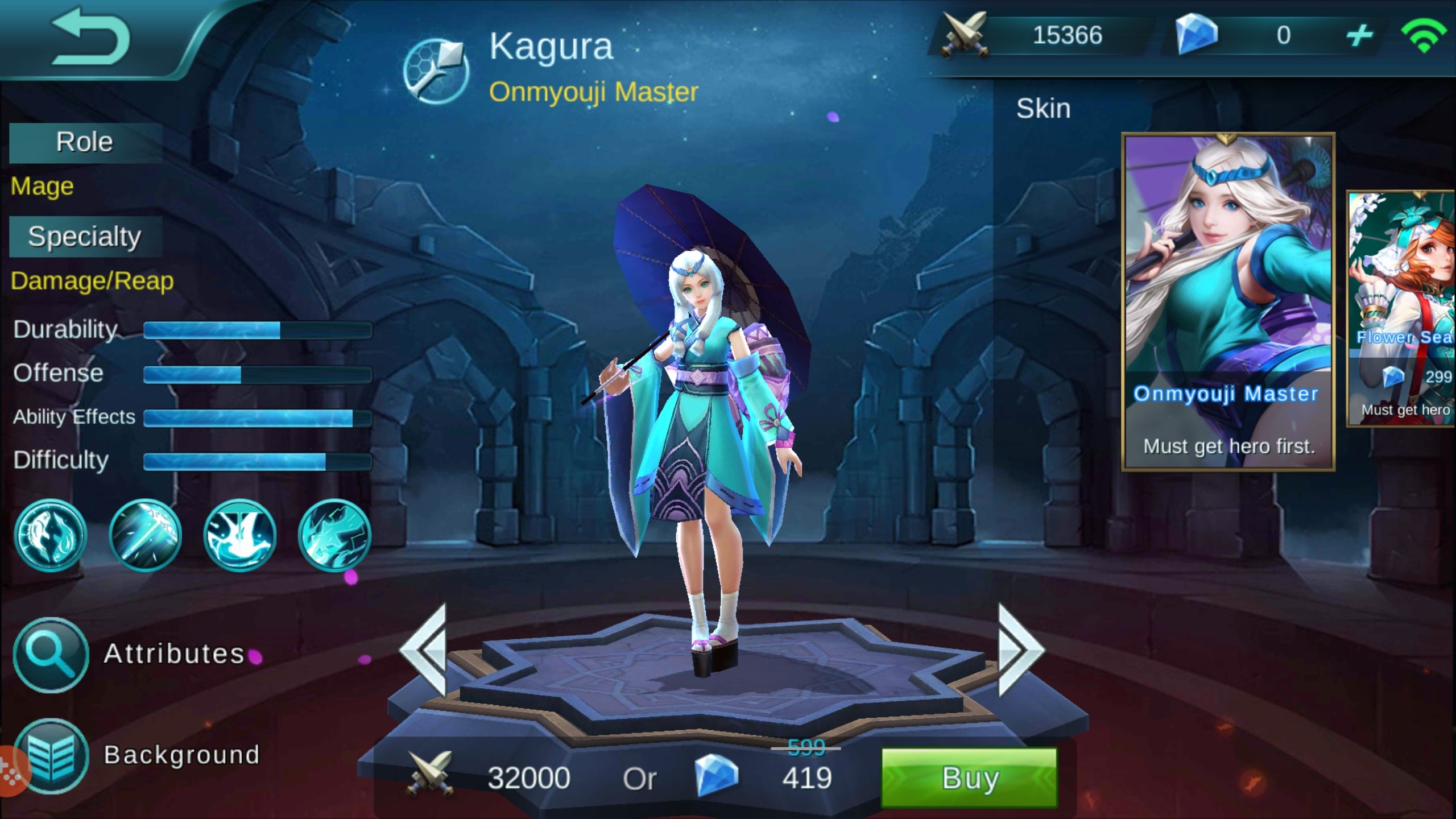The image size is (1456, 819).
Task: Go back using the return arrow
Action: pos(91,38)
